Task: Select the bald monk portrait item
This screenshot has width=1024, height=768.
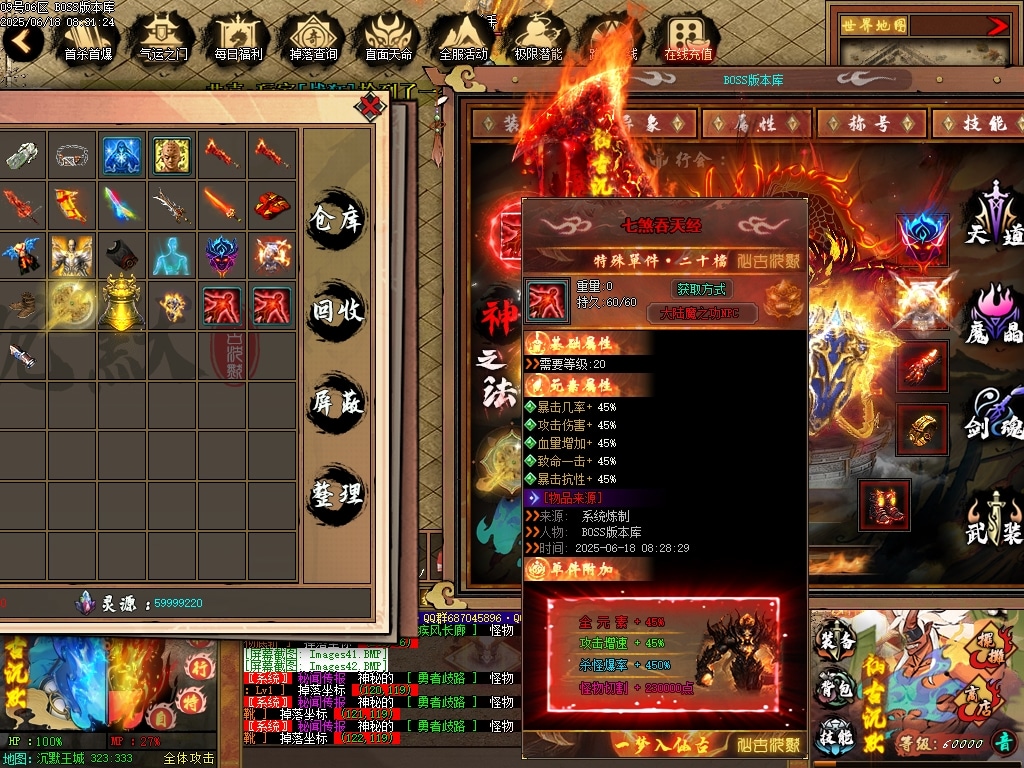Action: click(171, 155)
